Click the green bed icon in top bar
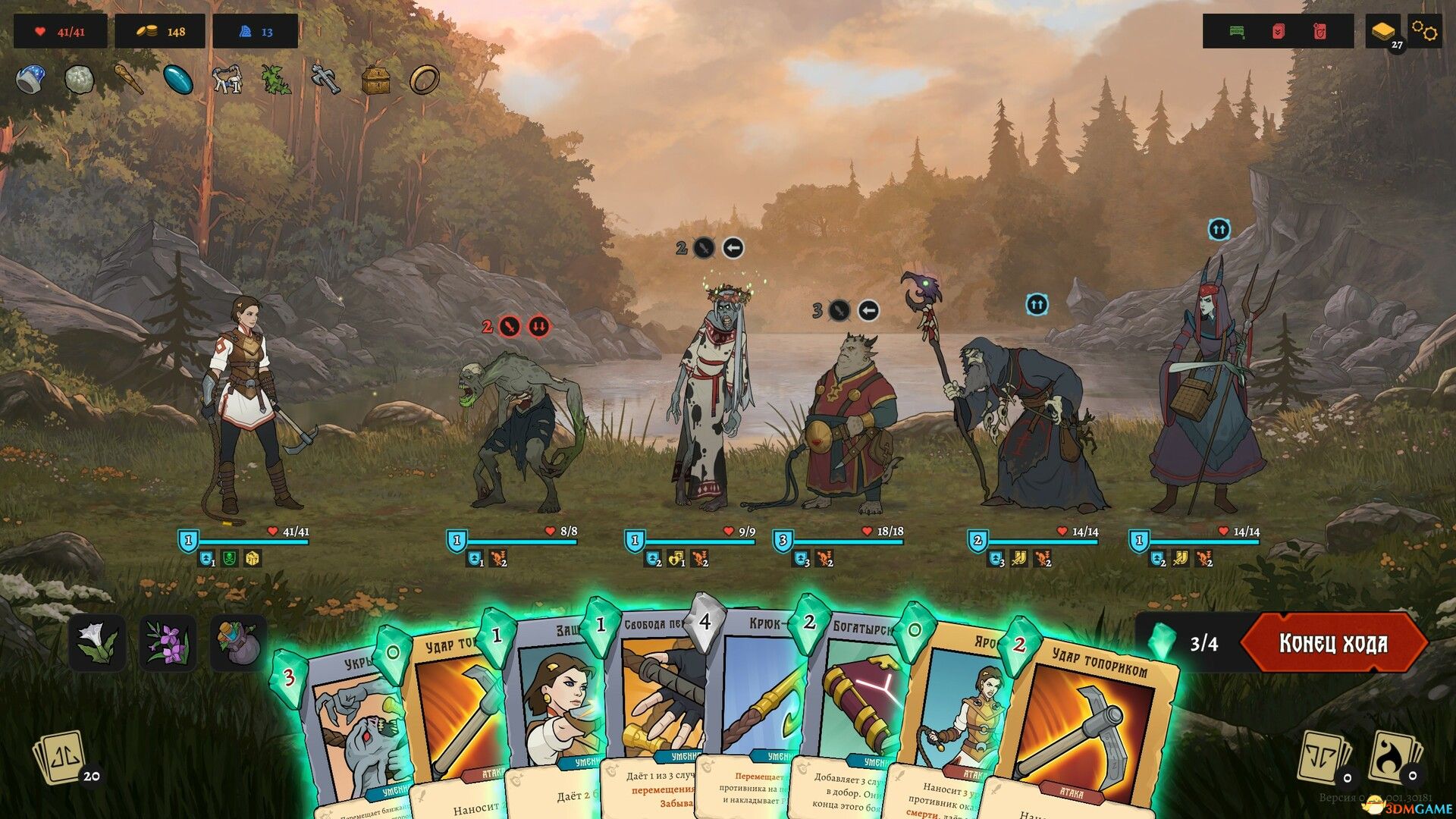The height and width of the screenshot is (819, 1456). tap(1237, 32)
